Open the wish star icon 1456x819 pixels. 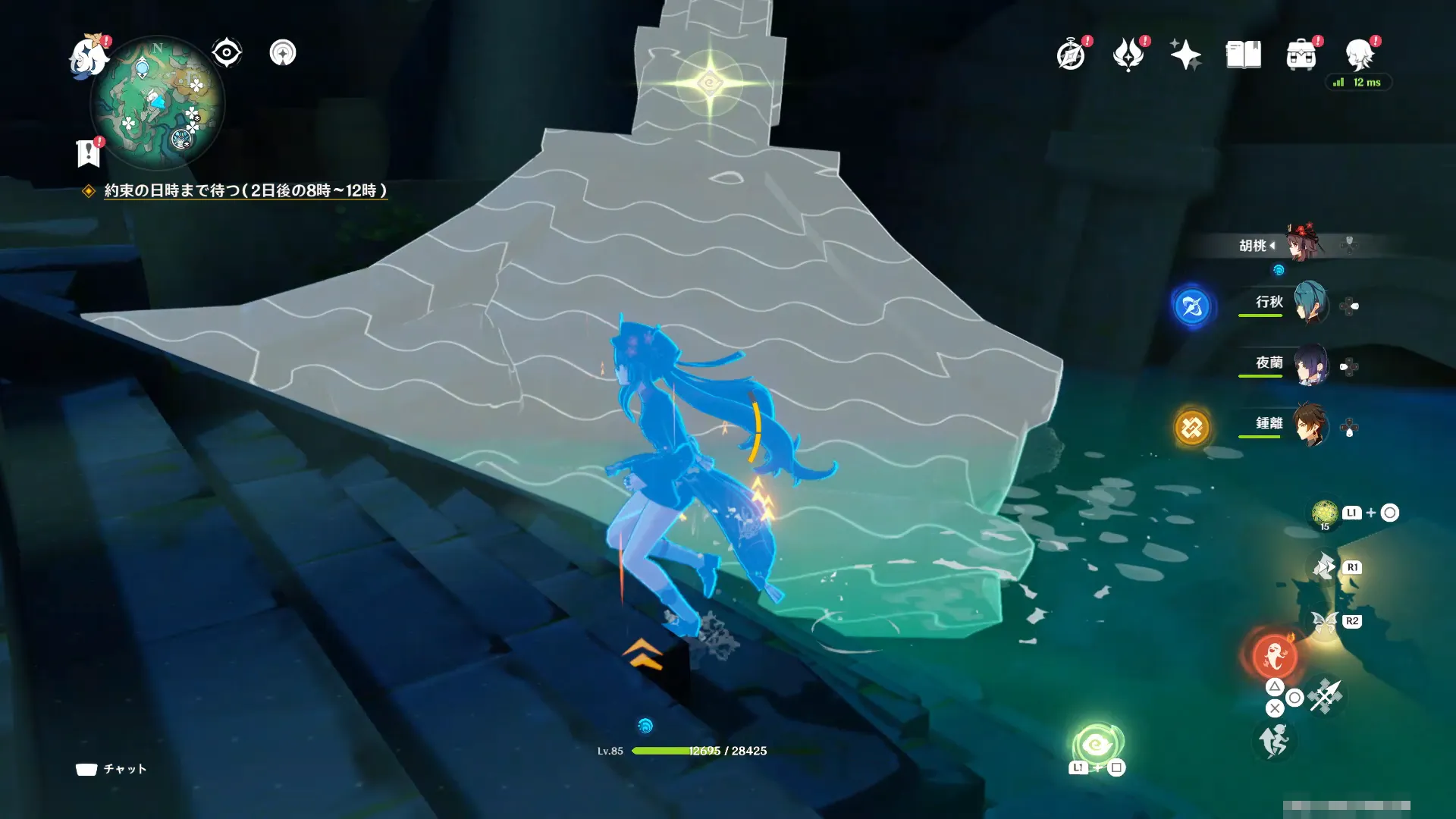pyautogui.click(x=1185, y=55)
